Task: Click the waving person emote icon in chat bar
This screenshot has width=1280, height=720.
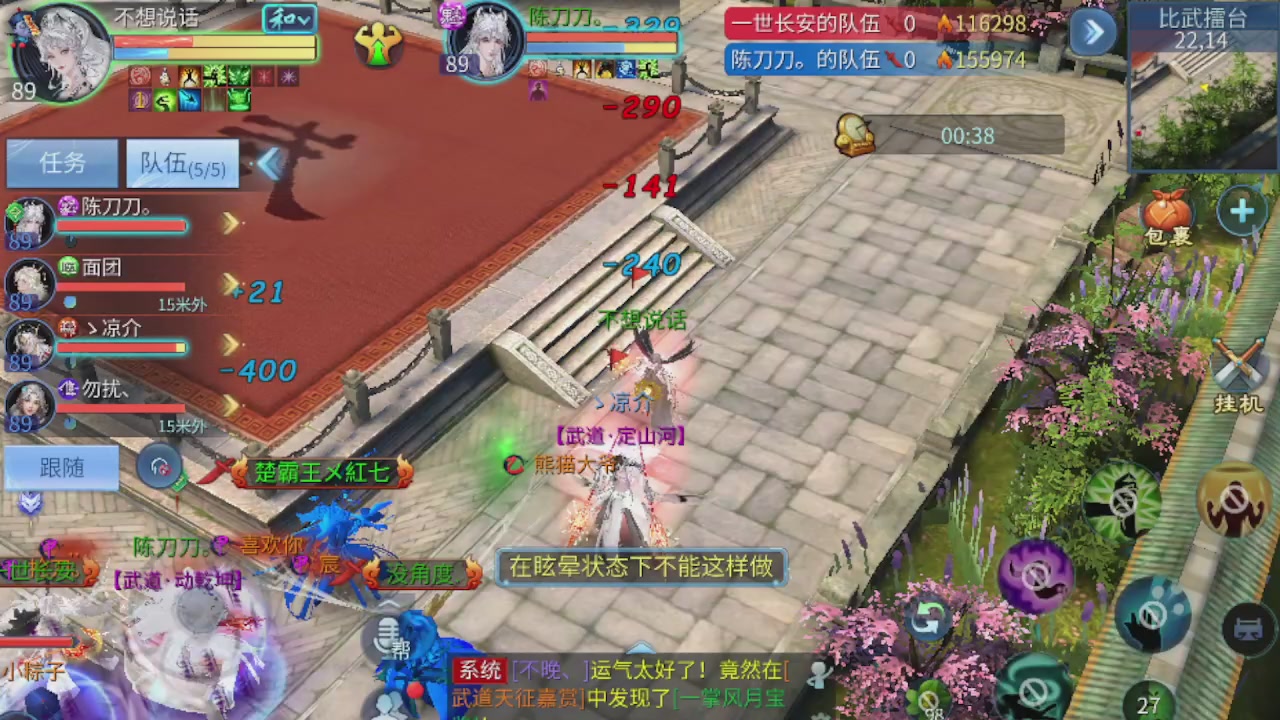Action: [819, 675]
